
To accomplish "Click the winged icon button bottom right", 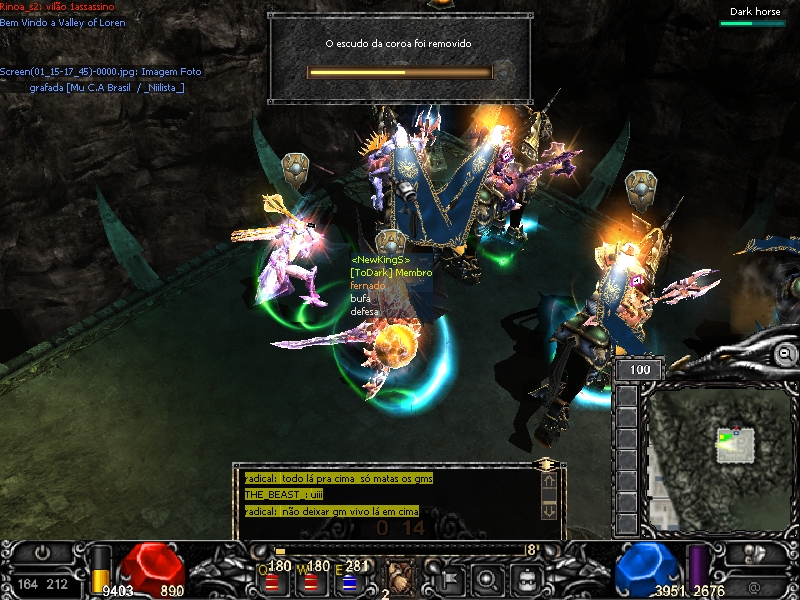I will (756, 553).
